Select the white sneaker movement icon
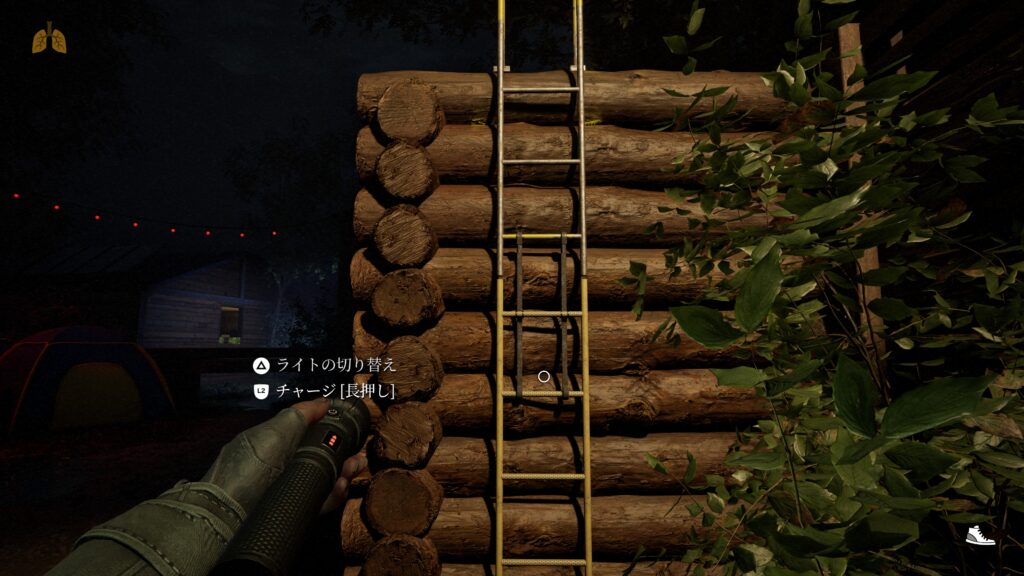Viewport: 1024px width, 576px height. [980, 535]
